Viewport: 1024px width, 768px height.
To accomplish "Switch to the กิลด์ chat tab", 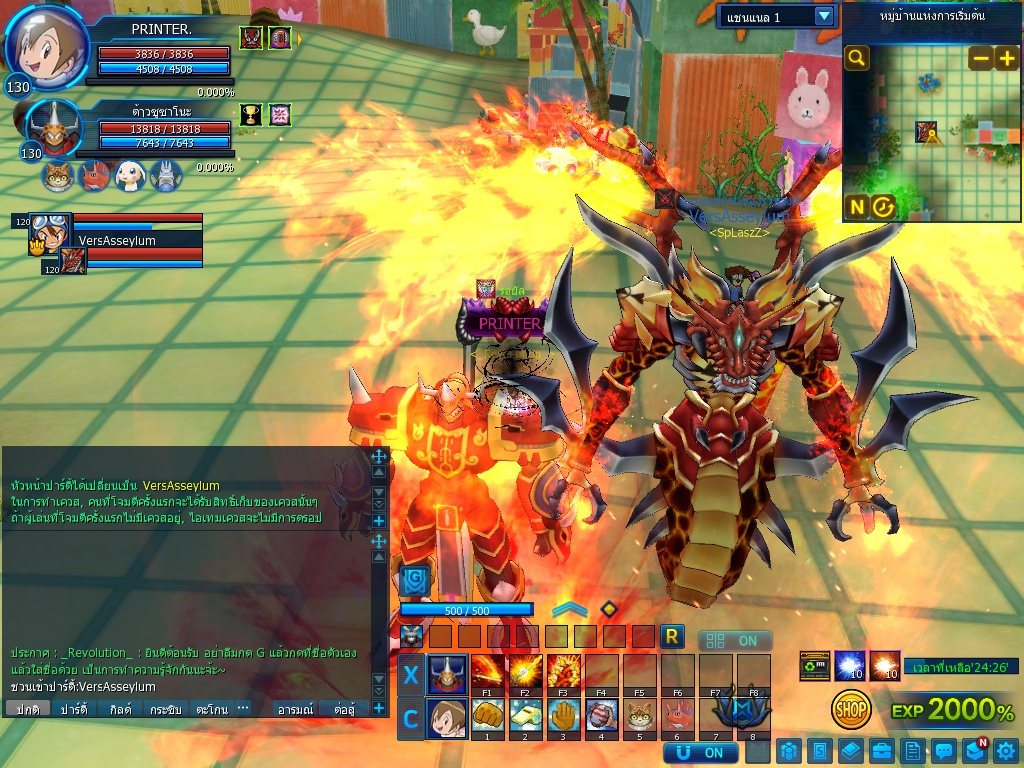I will tap(121, 709).
